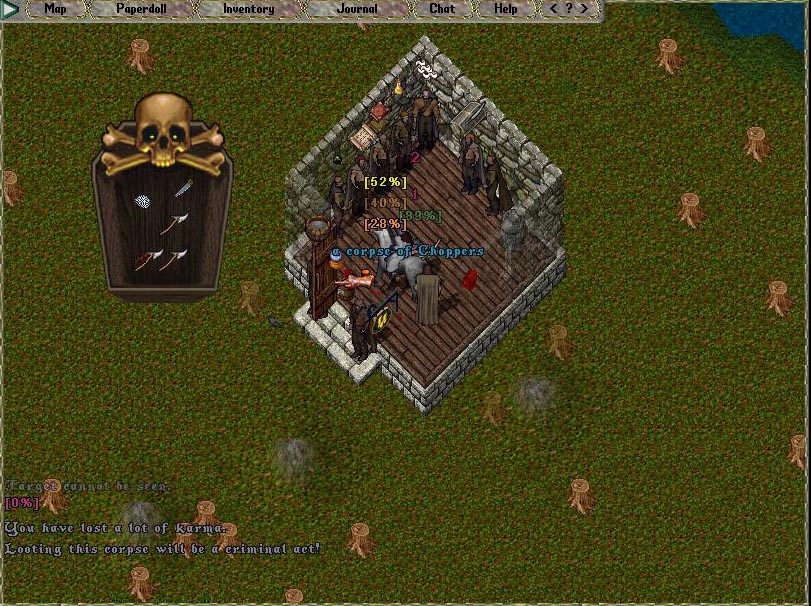Image resolution: width=811 pixels, height=606 pixels.
Task: Open the Inventory backpack
Action: tap(248, 9)
